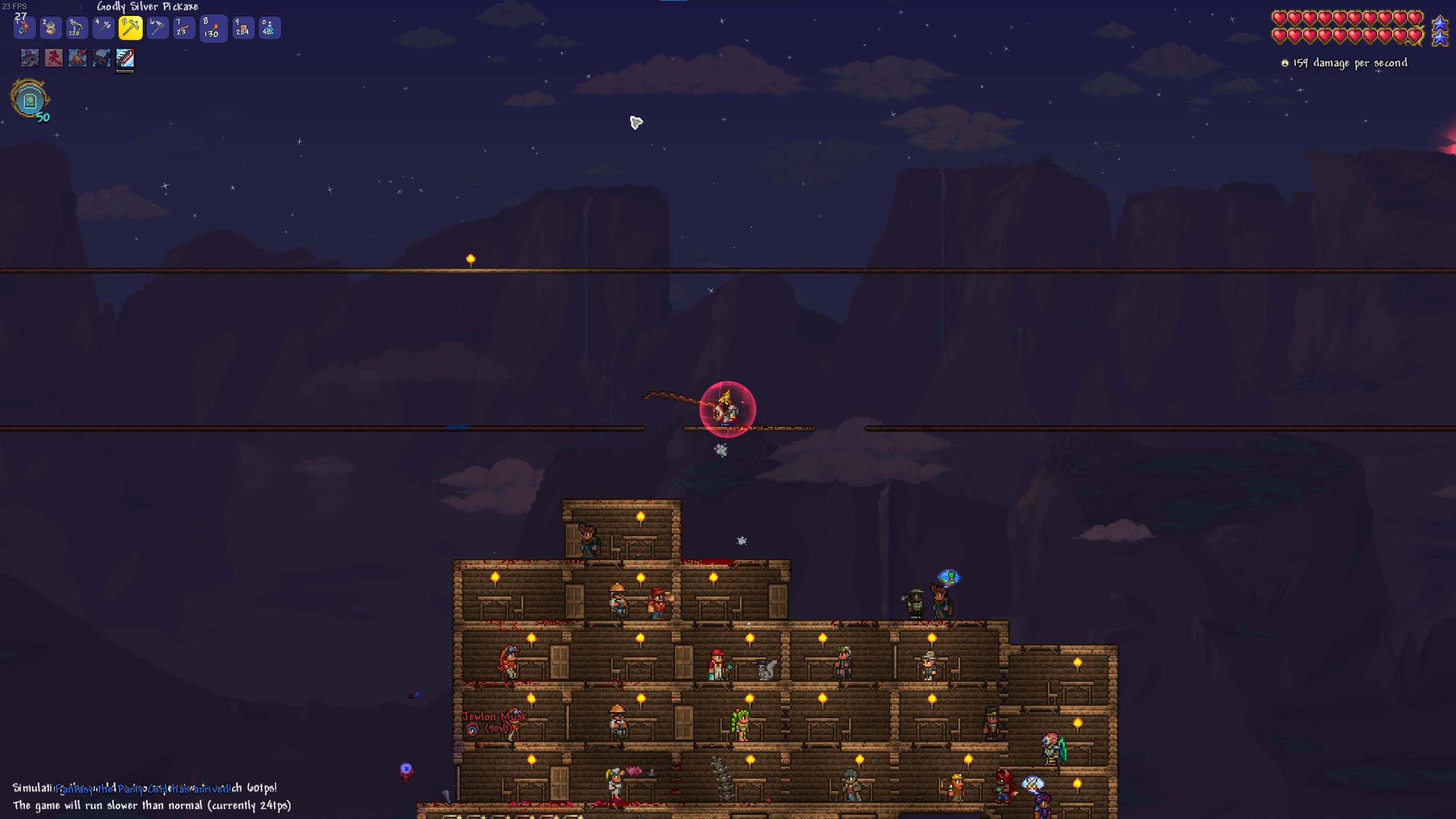This screenshot has width=1456, height=819.
Task: Open the gold-ringed round emblem showing 50
Action: (x=30, y=100)
